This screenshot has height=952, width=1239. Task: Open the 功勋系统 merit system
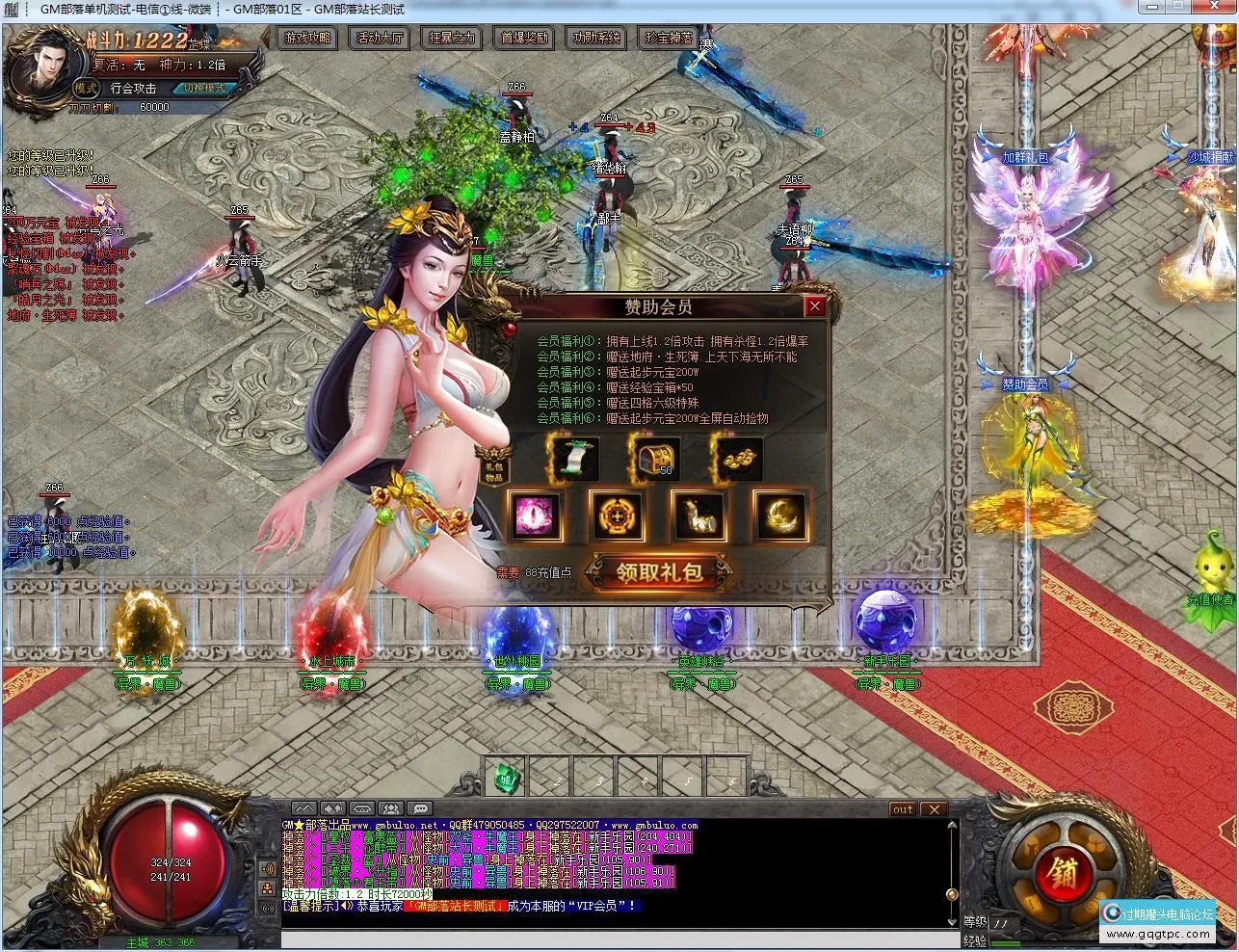click(x=596, y=39)
